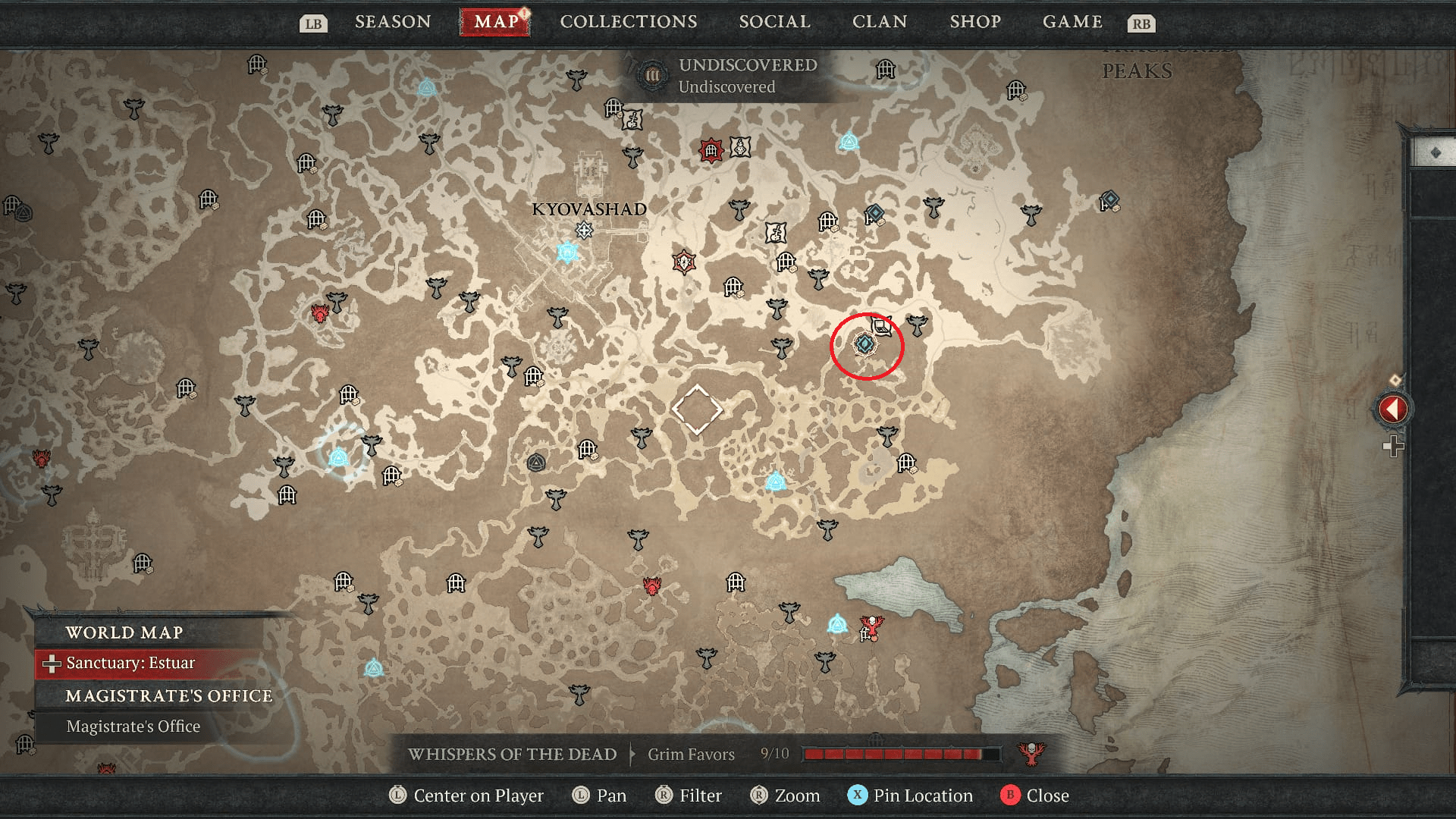
Task: Select the glowing blue waypoint in the southwest
Action: click(338, 456)
